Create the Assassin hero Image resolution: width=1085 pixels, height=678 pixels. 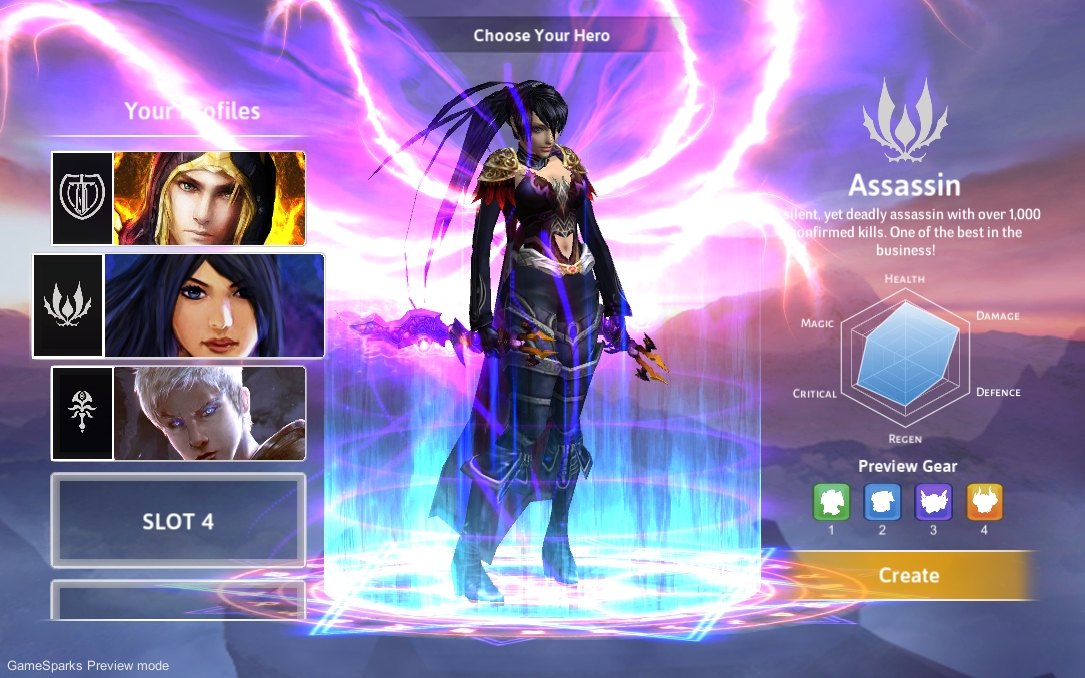pyautogui.click(x=908, y=575)
